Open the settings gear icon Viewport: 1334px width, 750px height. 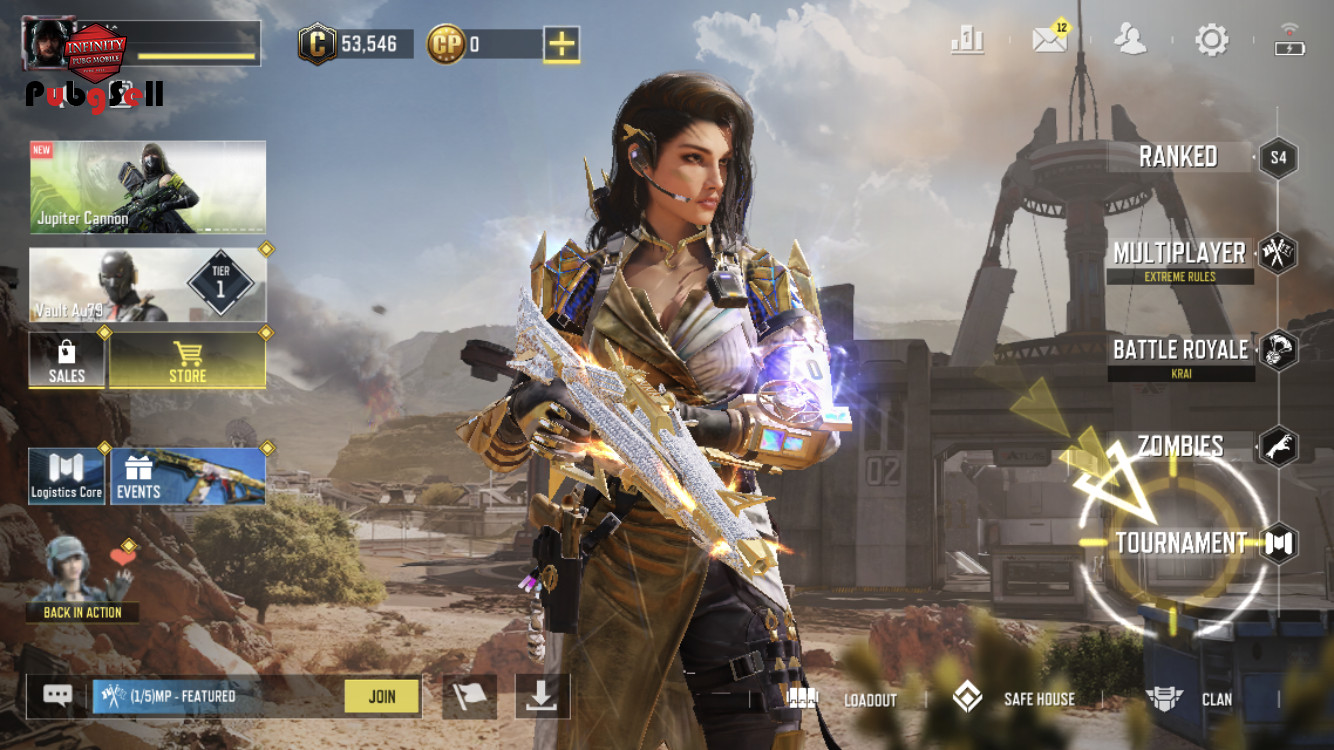1211,41
